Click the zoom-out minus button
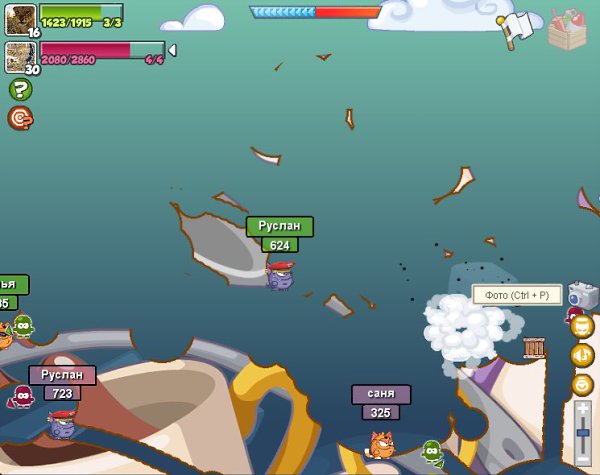This screenshot has width=600, height=475. (x=583, y=460)
